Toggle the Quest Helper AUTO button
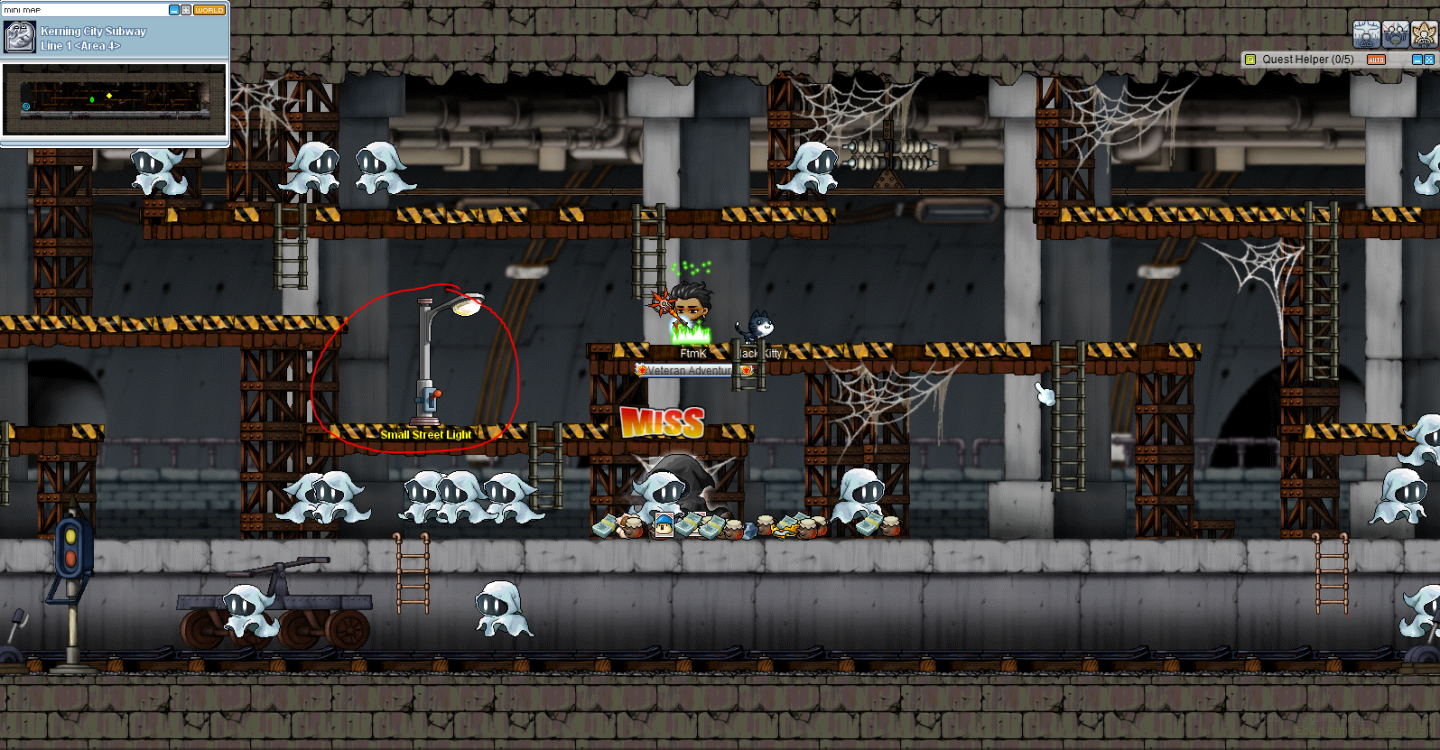The width and height of the screenshot is (1440, 750). tap(1376, 60)
